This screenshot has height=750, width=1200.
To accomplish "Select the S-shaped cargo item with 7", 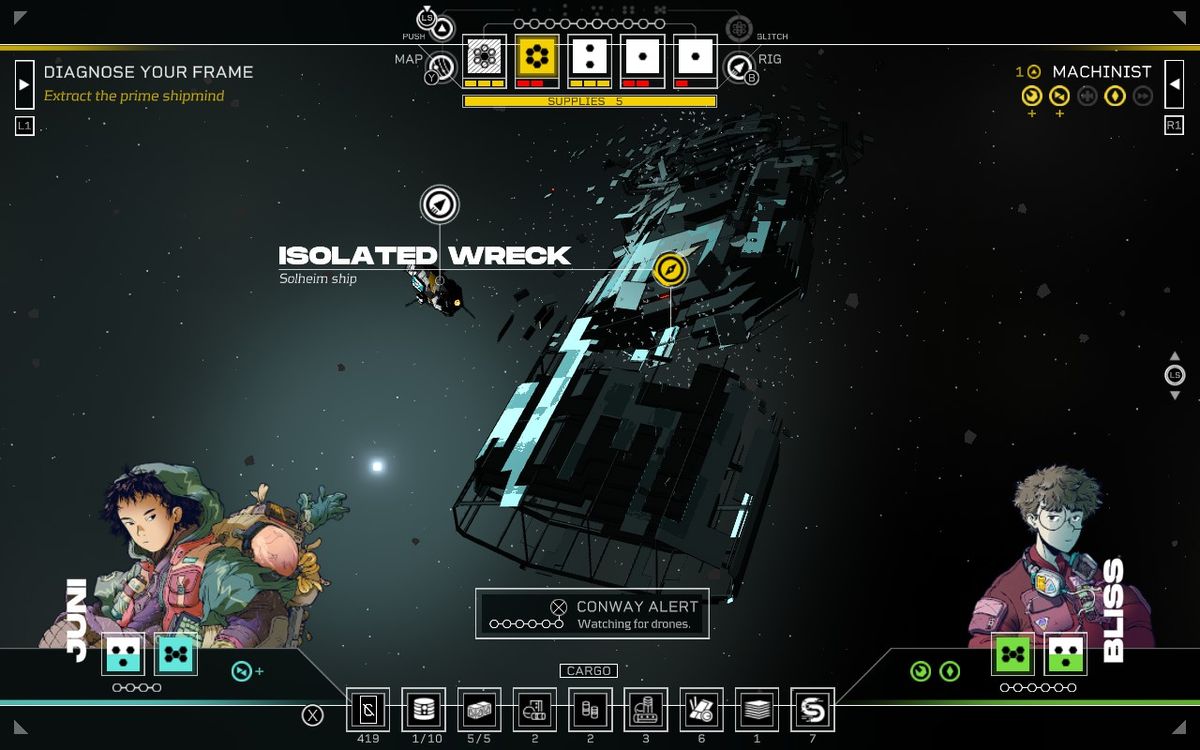I will (x=812, y=710).
